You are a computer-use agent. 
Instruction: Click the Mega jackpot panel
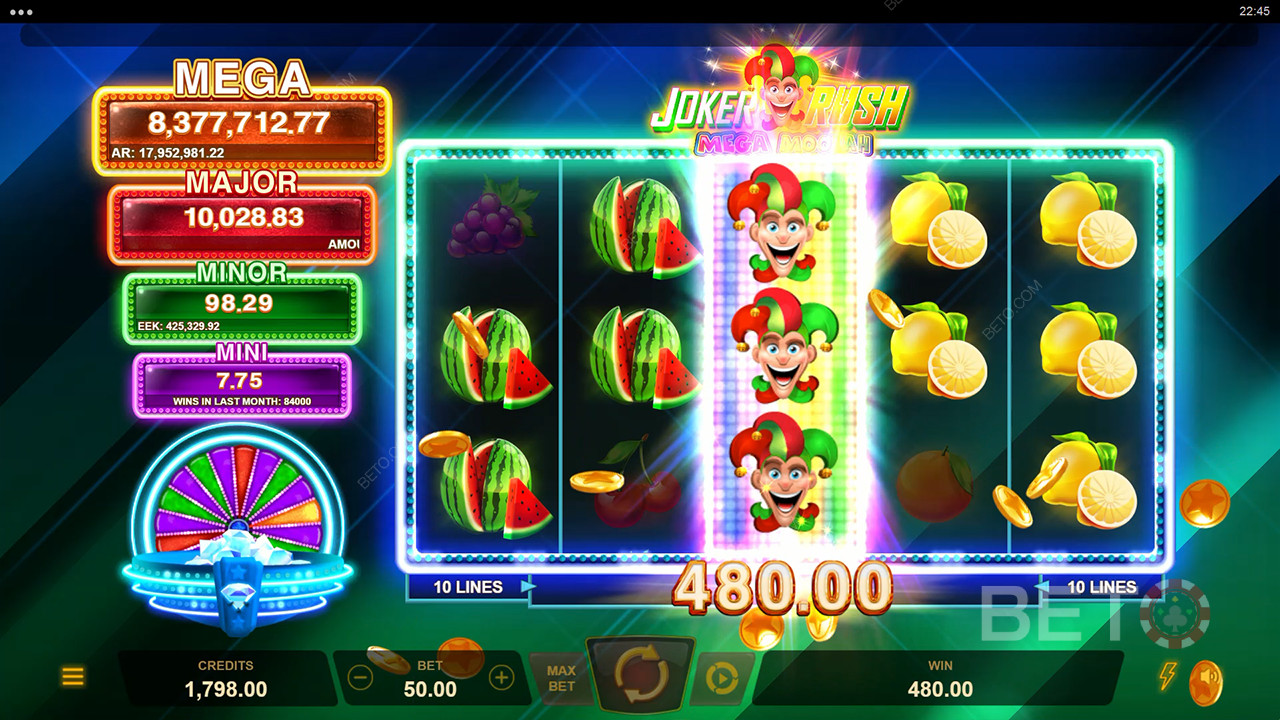click(241, 129)
